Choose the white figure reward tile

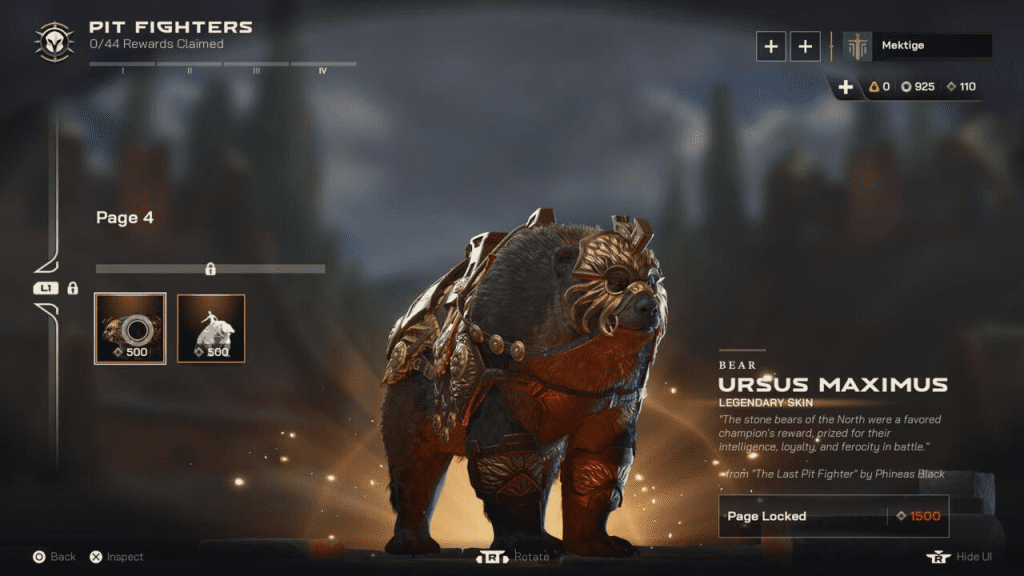211,328
